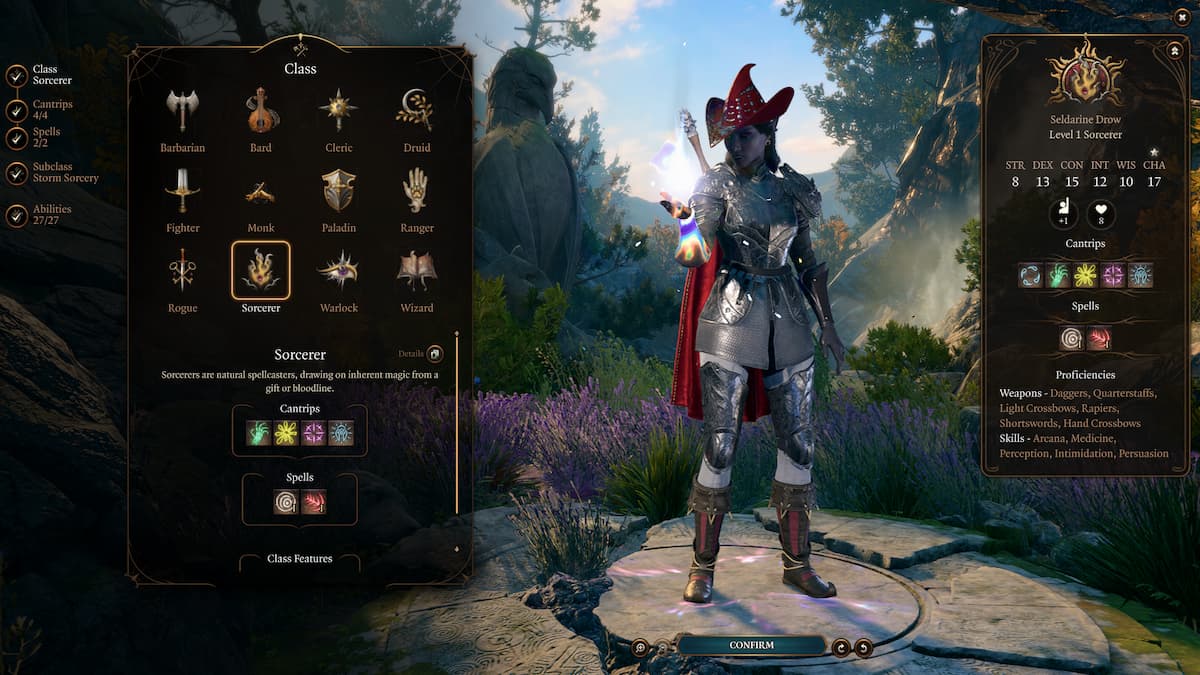
Task: Choose the Bard class
Action: click(x=261, y=111)
